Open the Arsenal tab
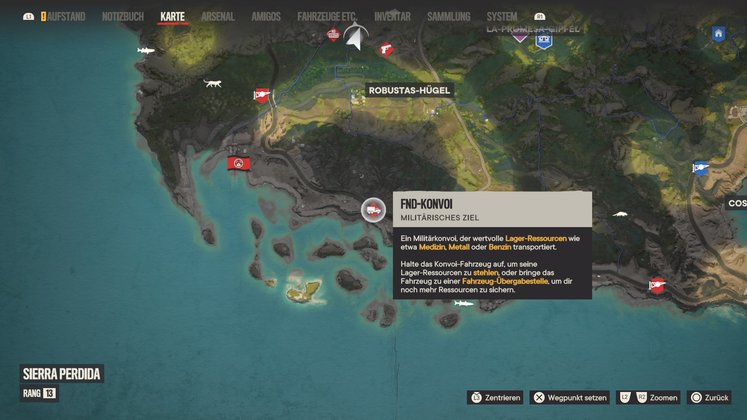747x420 pixels. click(220, 17)
